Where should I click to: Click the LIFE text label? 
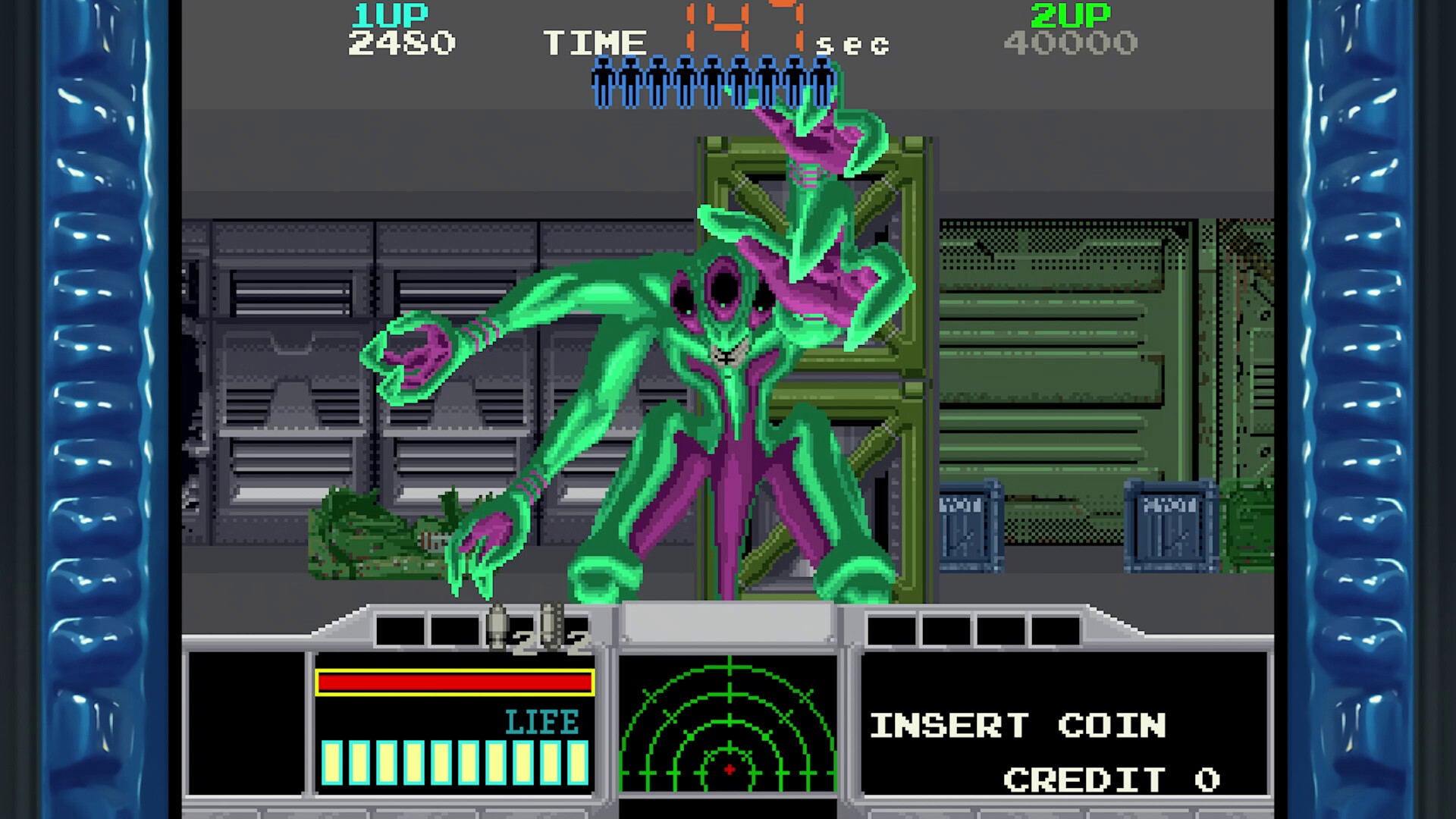pyautogui.click(x=541, y=722)
